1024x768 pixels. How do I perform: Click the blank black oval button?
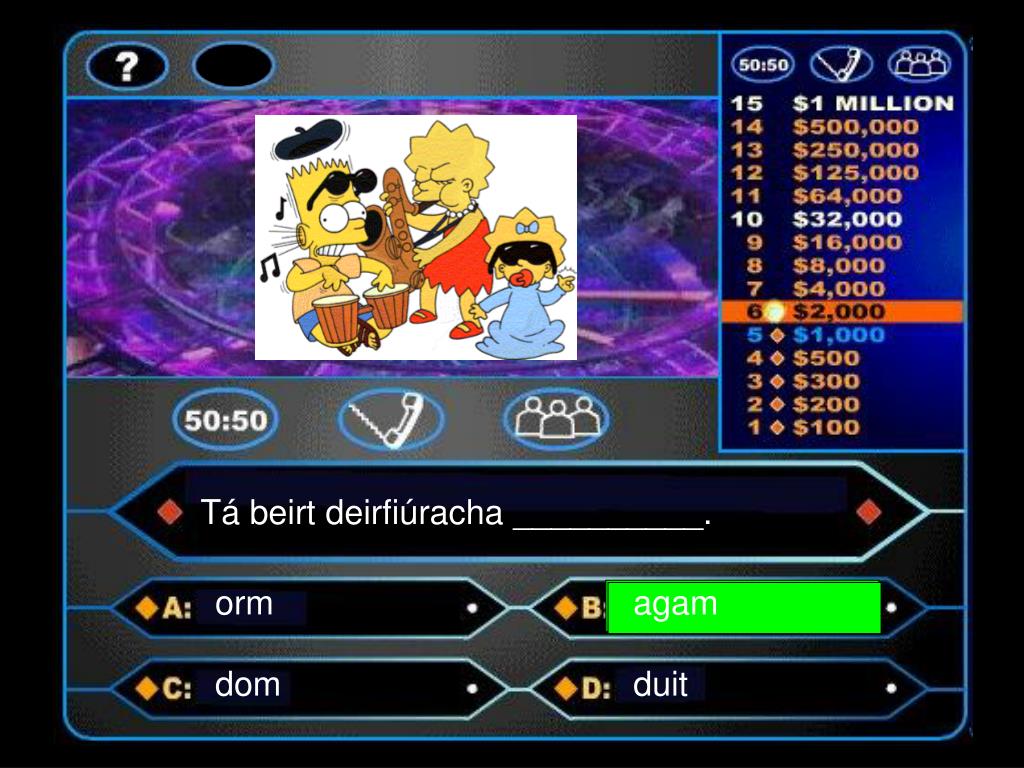233,66
